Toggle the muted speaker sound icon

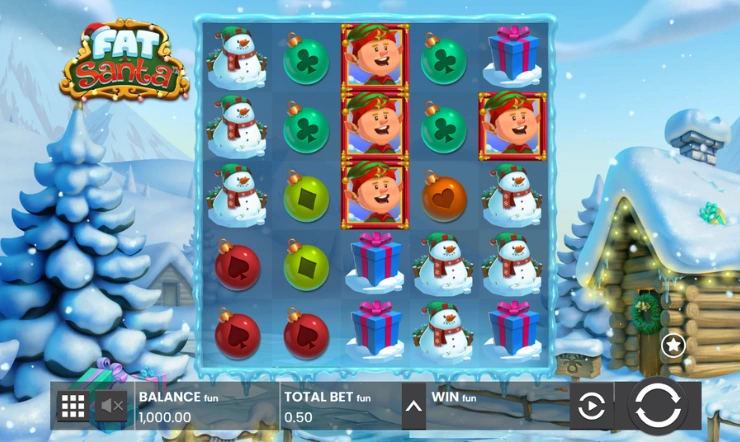(111, 406)
